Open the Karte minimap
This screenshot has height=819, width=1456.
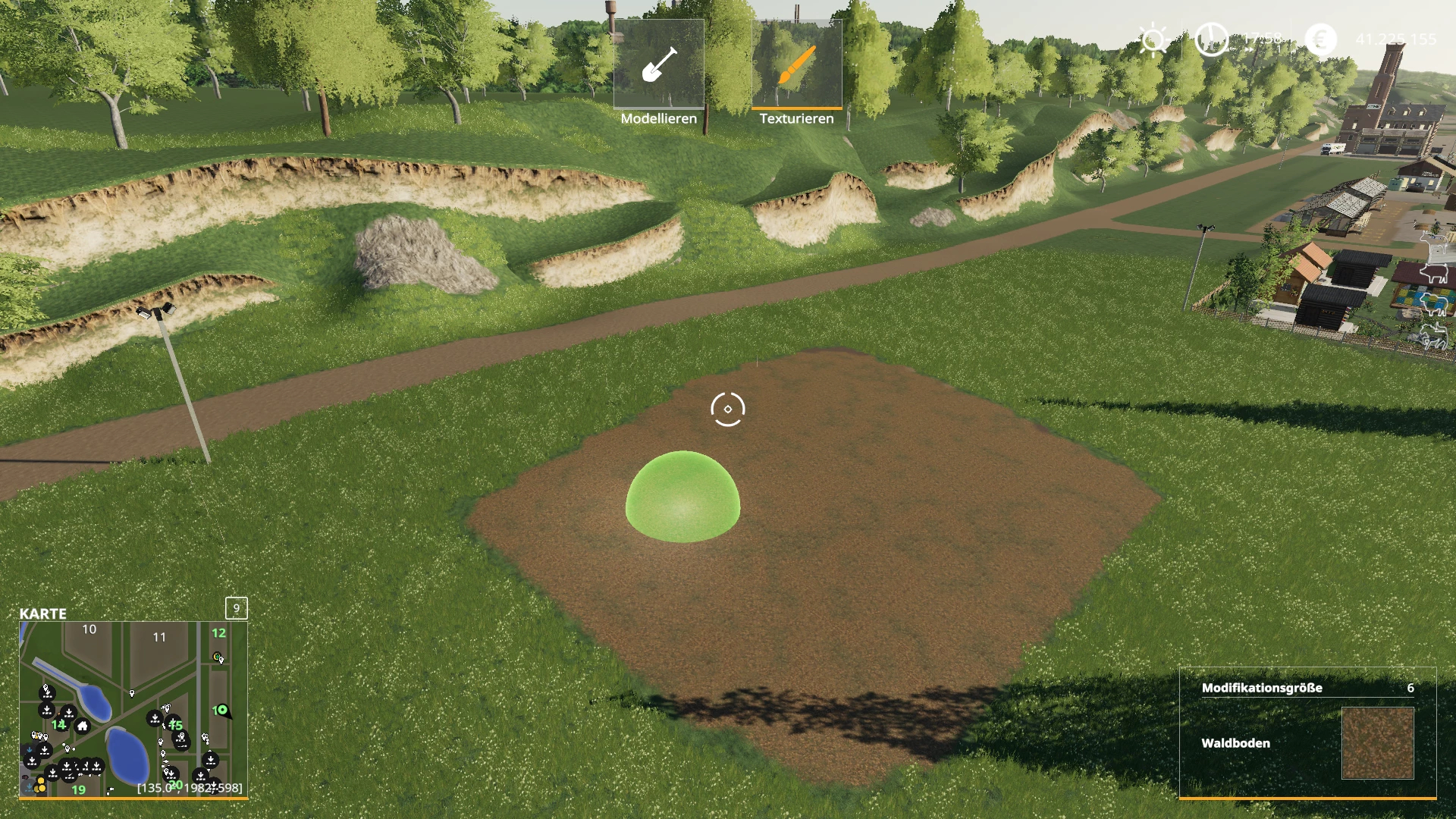[x=133, y=709]
